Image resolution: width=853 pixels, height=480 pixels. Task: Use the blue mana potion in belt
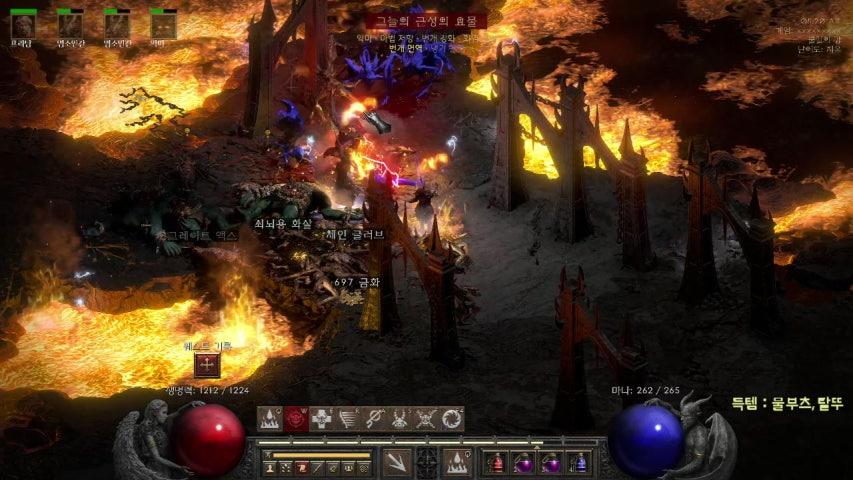pos(578,463)
